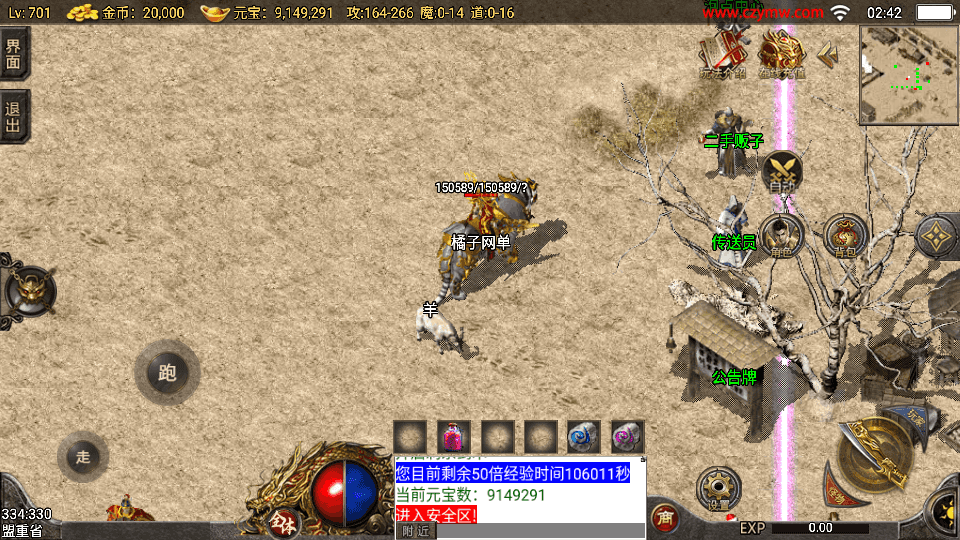Use the red potion hotbar slot
The height and width of the screenshot is (540, 960).
tap(454, 437)
